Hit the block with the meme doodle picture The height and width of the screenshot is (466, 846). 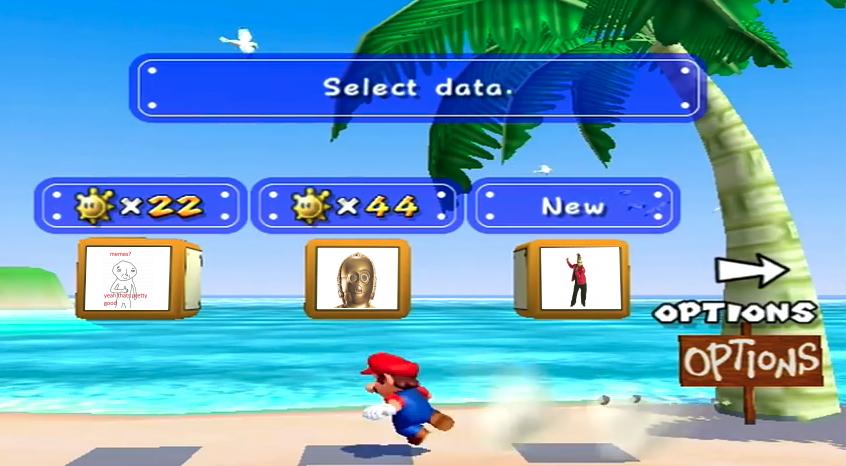click(x=128, y=279)
